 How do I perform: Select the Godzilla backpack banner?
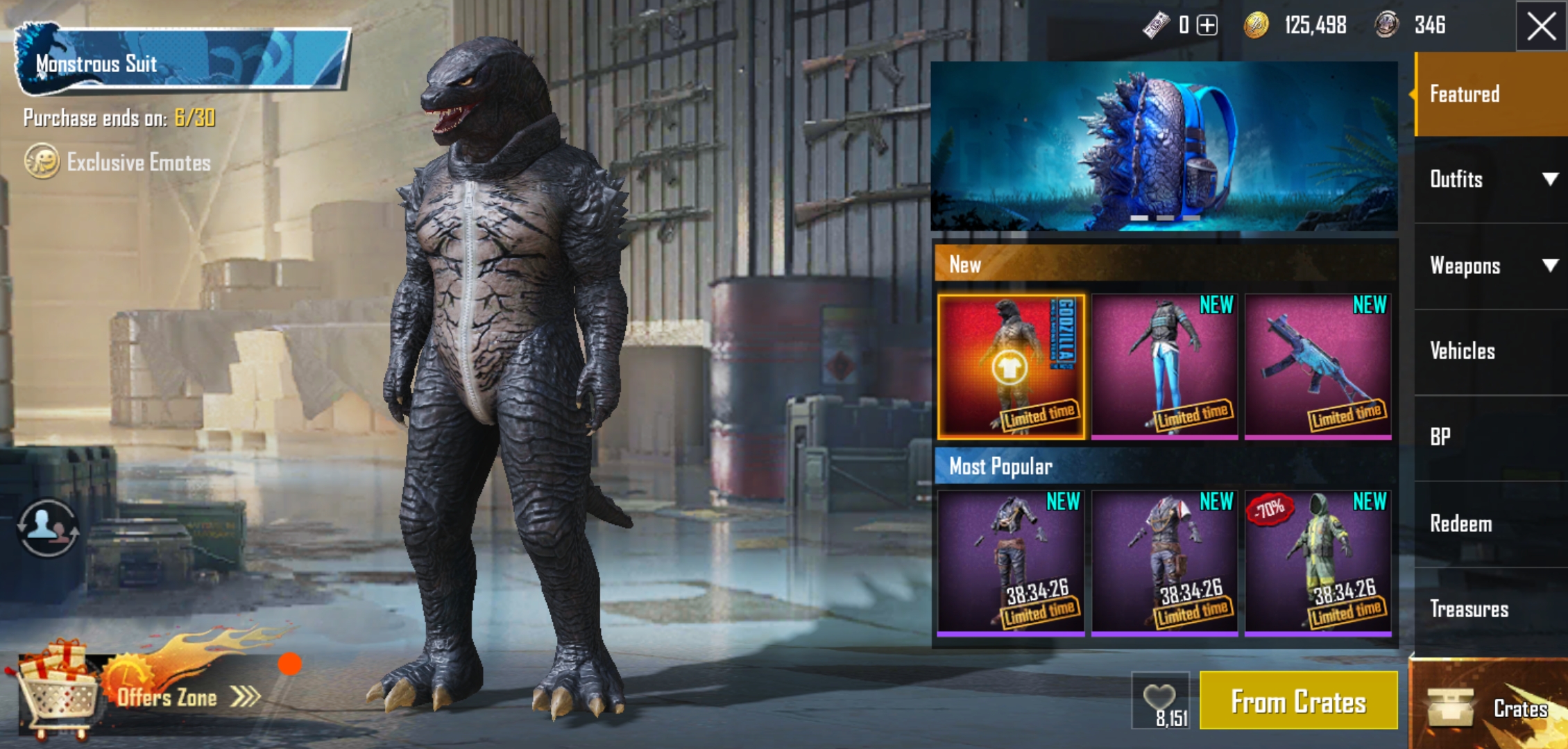click(1164, 146)
